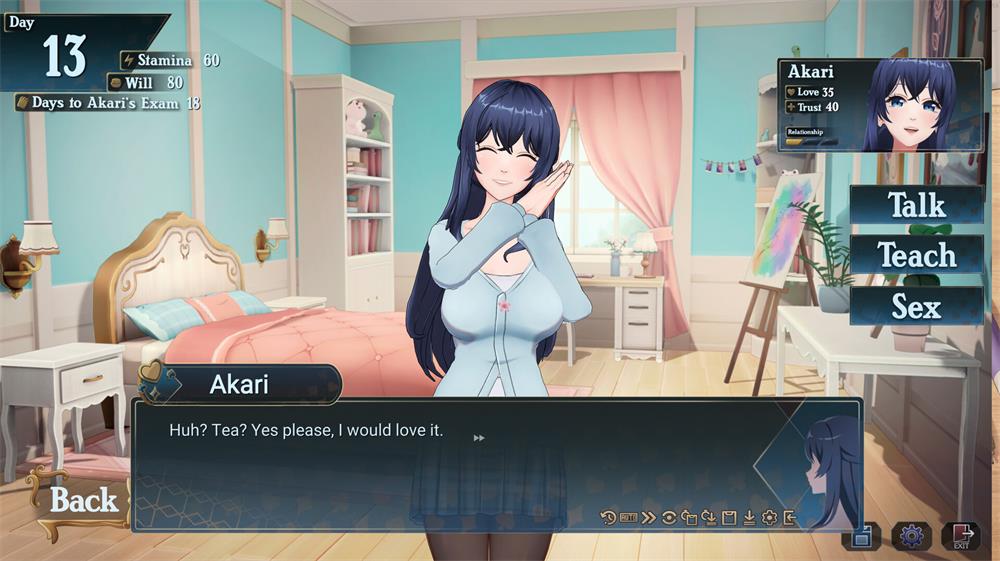The width and height of the screenshot is (1000, 561).
Task: Choose the Talk option
Action: tap(916, 205)
